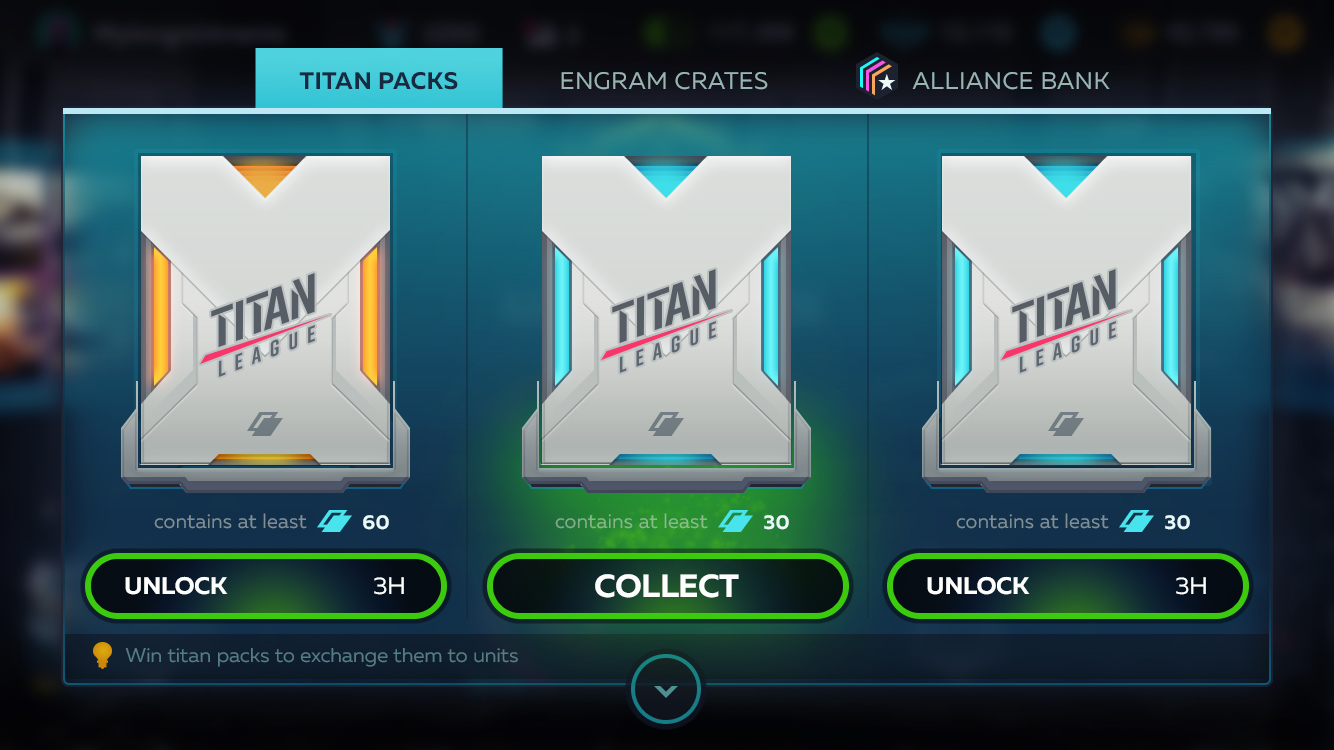The image size is (1334, 750).
Task: Expand the panel with the down chevron
Action: [666, 690]
